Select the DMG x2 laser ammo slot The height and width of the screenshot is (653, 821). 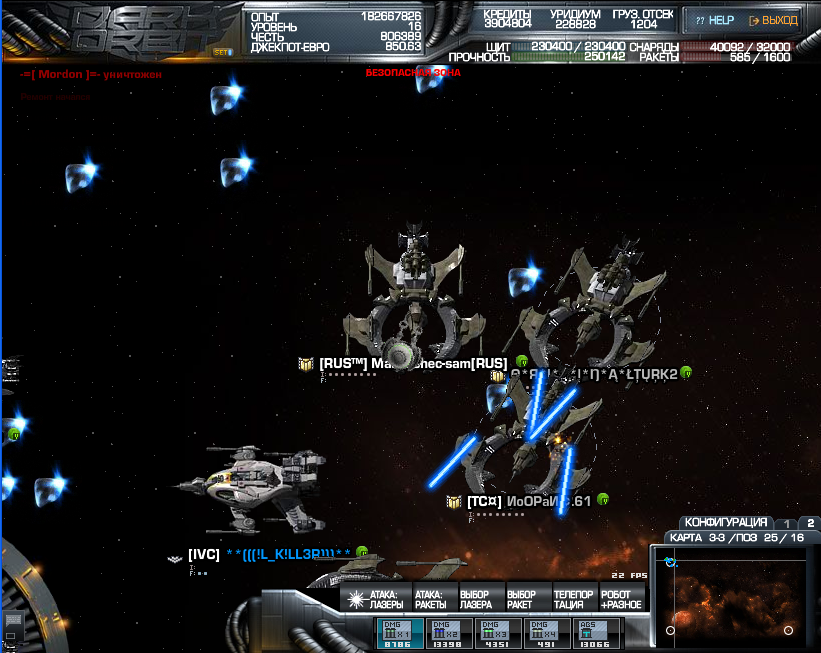tap(445, 634)
